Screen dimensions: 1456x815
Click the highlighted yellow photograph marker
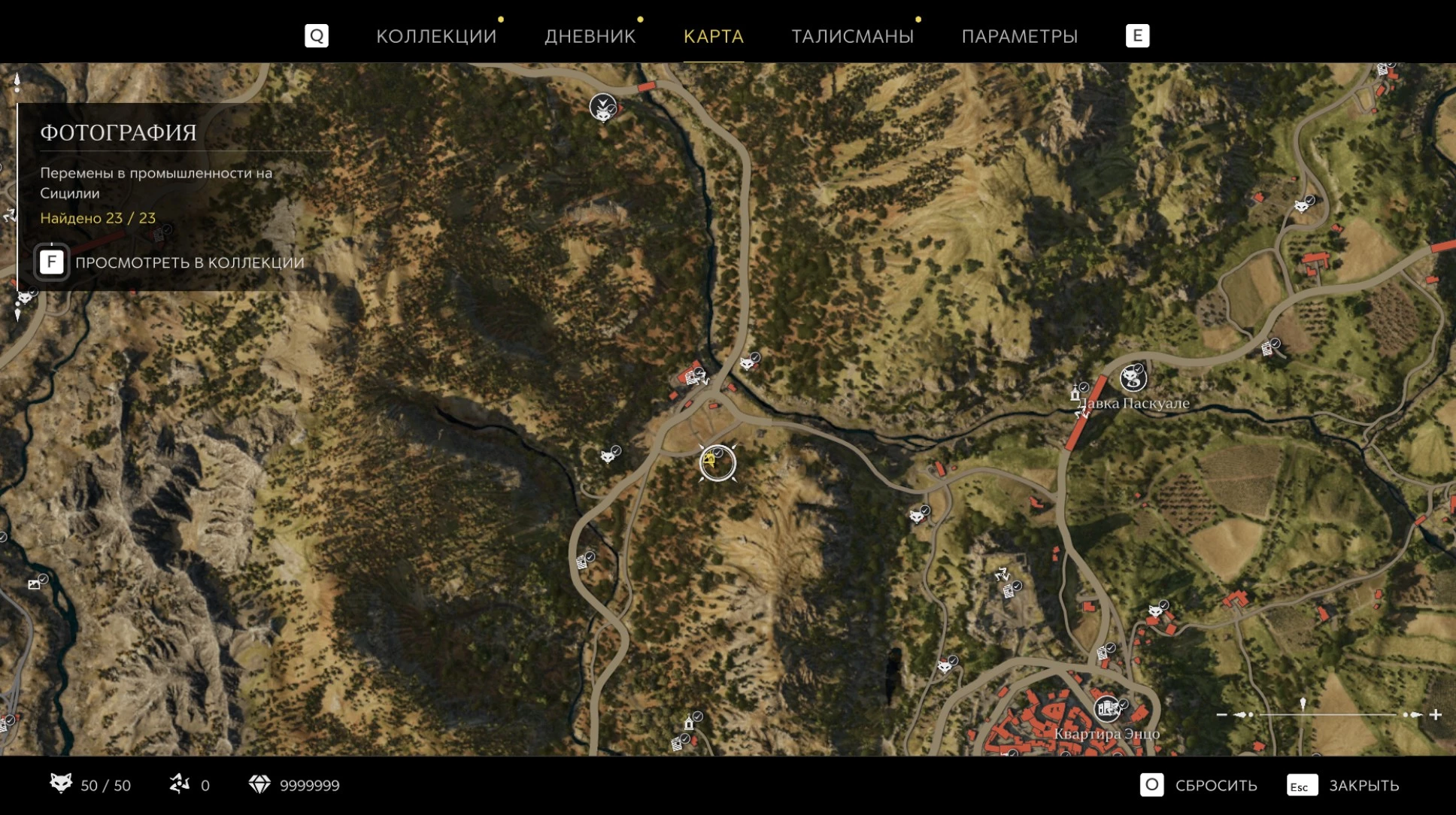click(717, 462)
